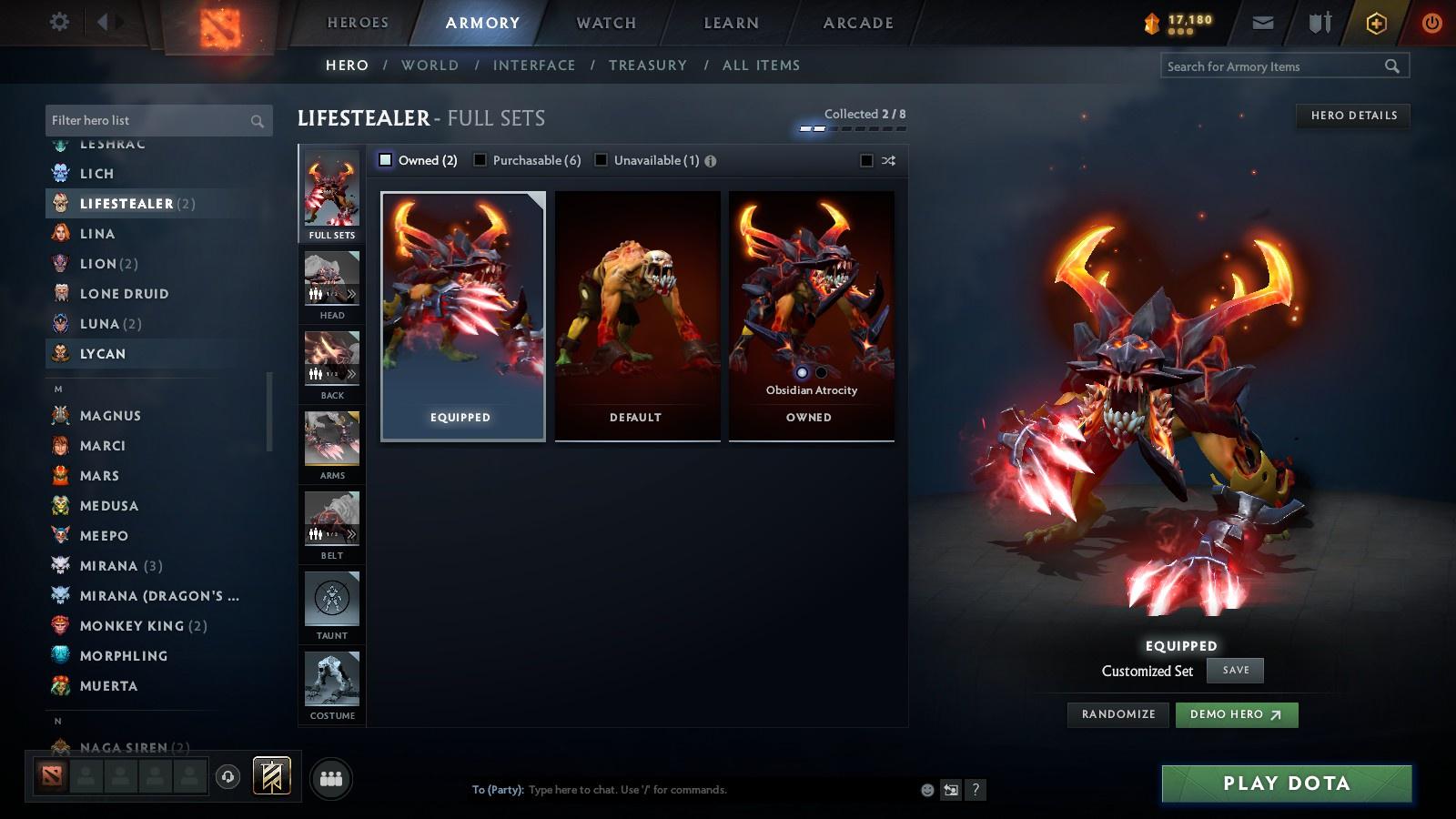Click the armory shield and sword icon
This screenshot has height=819, width=1456.
(1318, 22)
